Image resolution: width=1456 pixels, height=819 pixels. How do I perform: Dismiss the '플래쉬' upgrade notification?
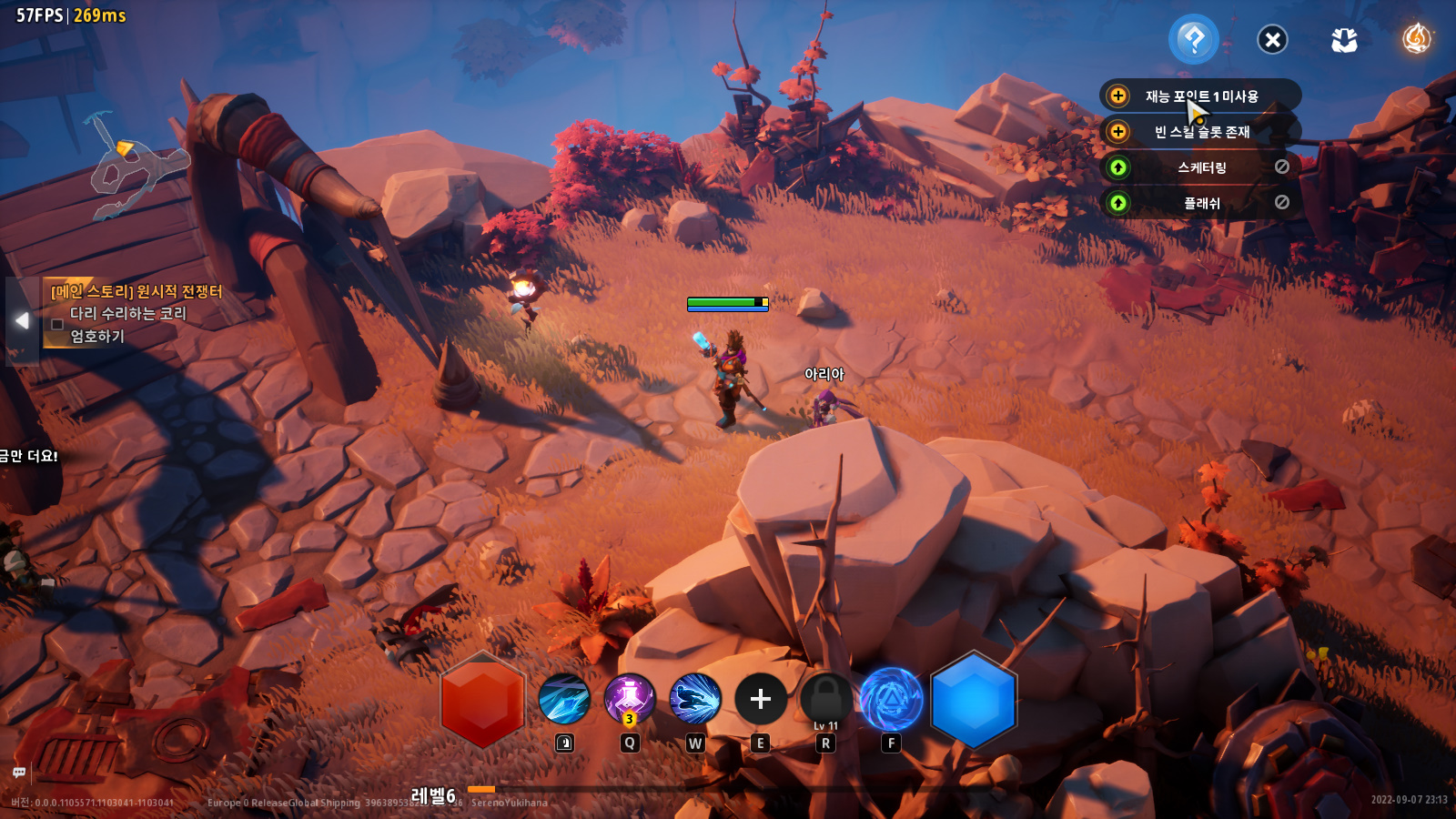point(1281,202)
